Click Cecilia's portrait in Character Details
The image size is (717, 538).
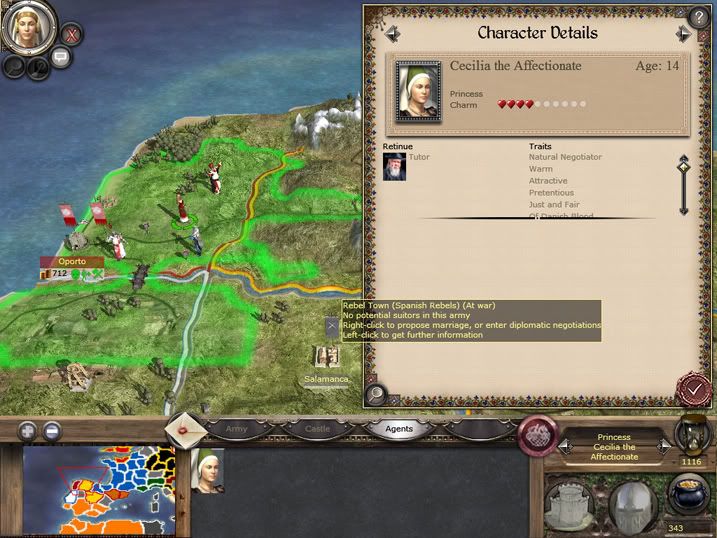point(418,91)
